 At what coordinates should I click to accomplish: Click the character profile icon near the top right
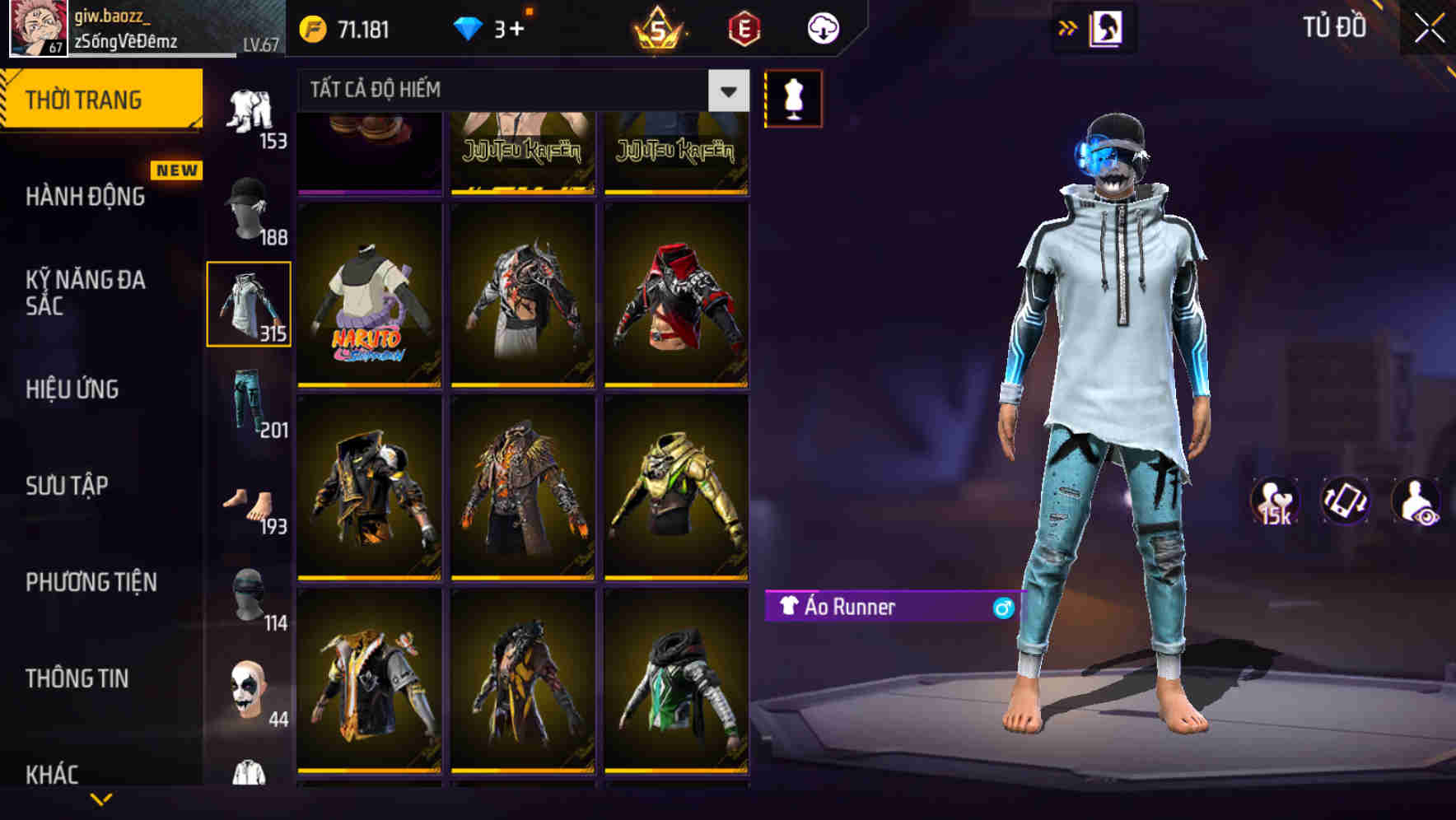[x=1108, y=27]
